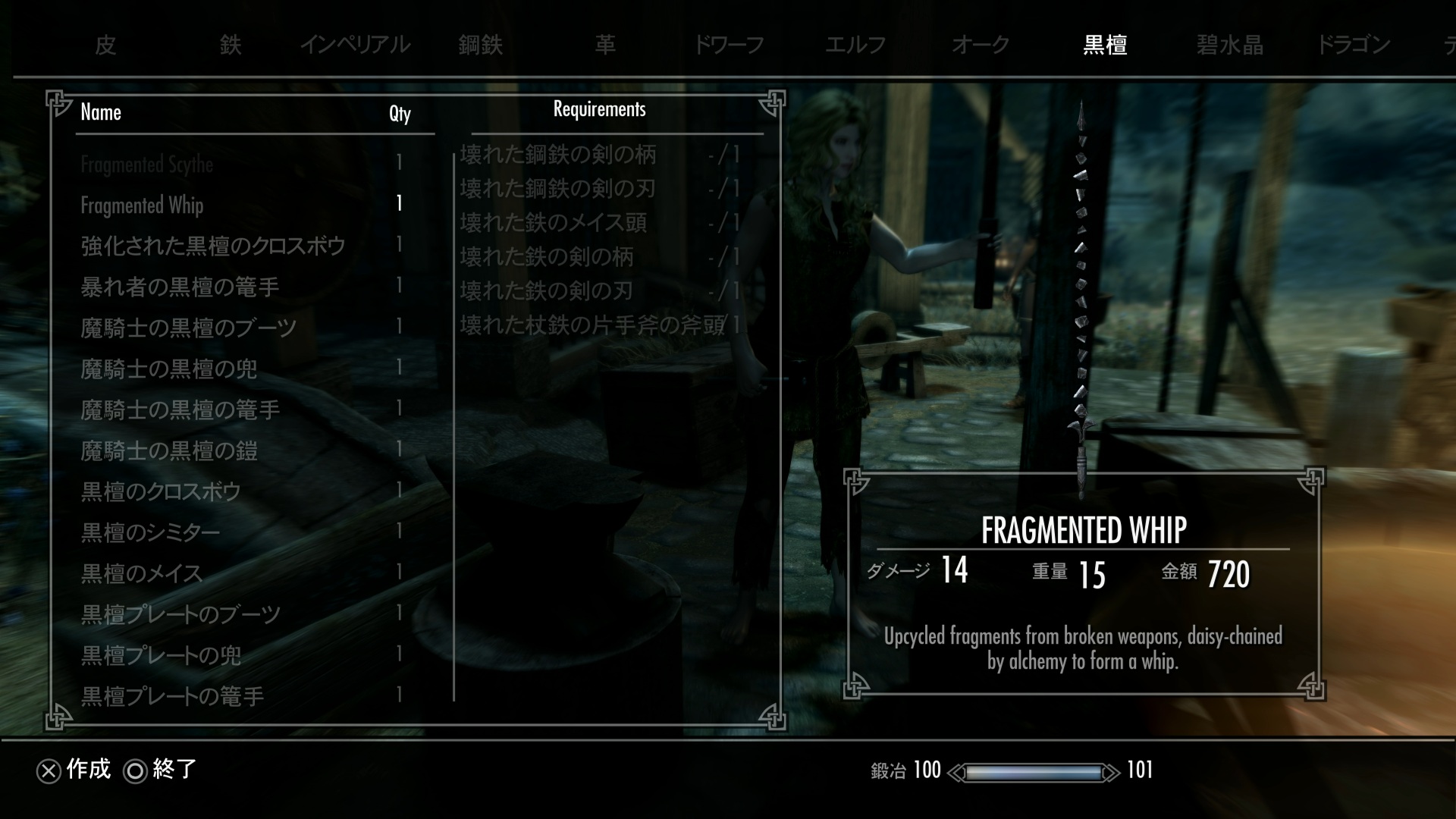The height and width of the screenshot is (819, 1456).
Task: Open the エルフ category tab
Action: (855, 45)
